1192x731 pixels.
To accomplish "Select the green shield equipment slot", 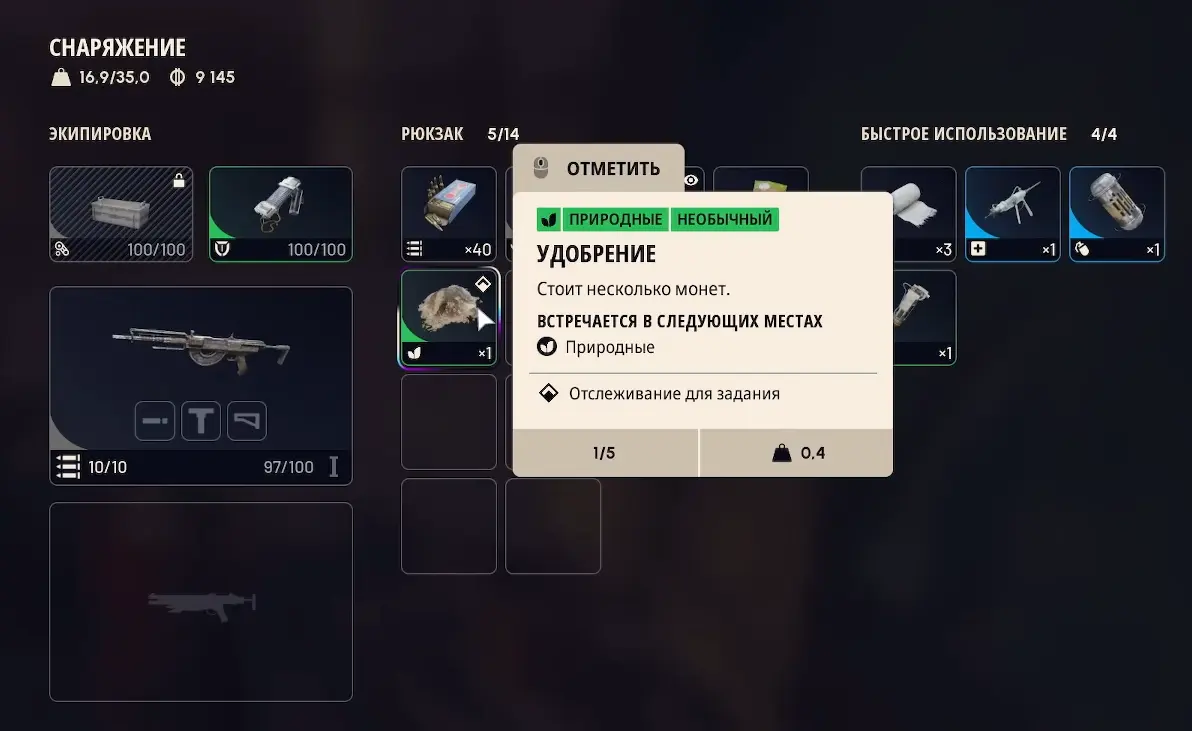I will (x=280, y=214).
